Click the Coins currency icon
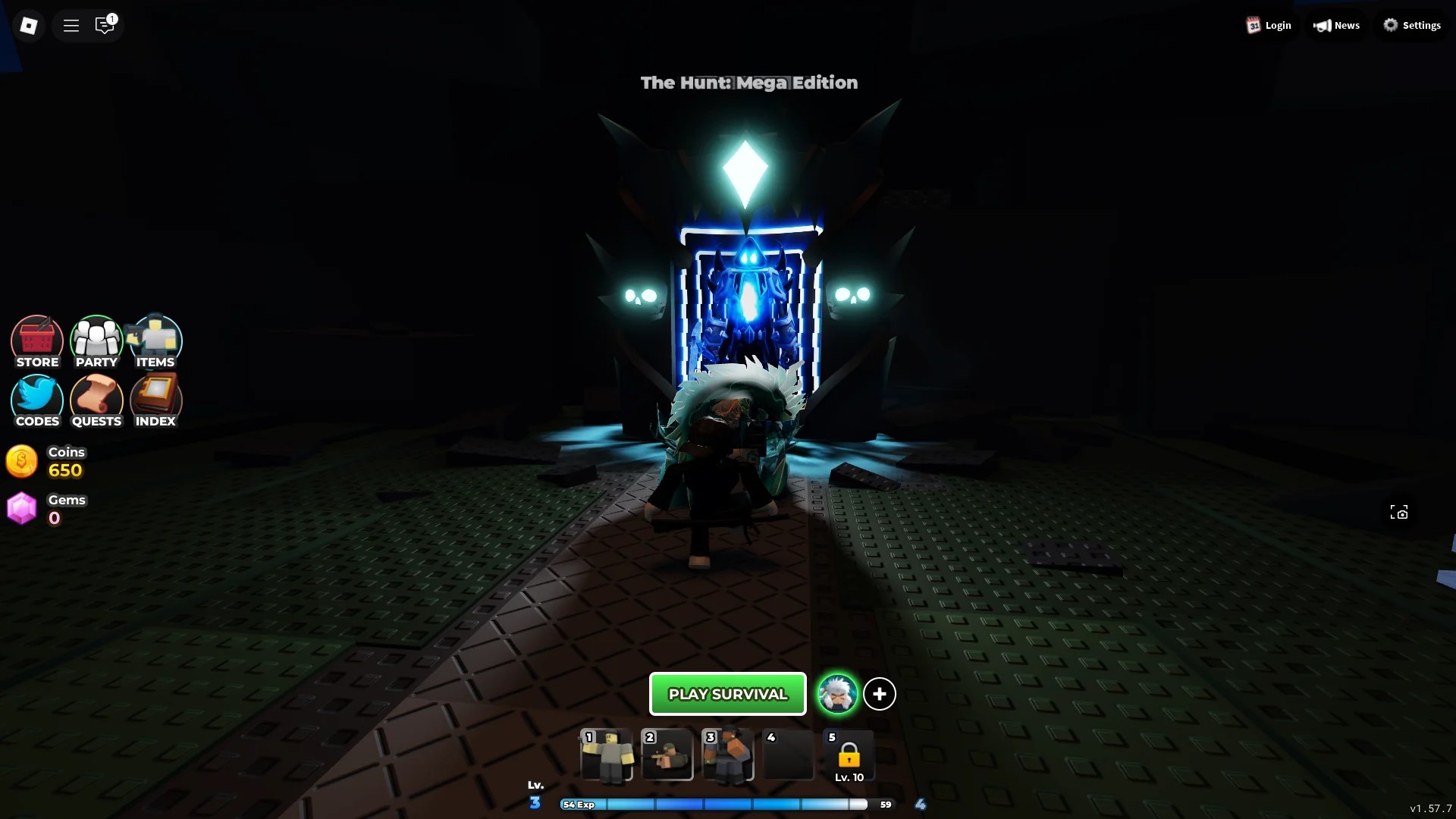Screen dimensions: 1456x819 coord(21,461)
